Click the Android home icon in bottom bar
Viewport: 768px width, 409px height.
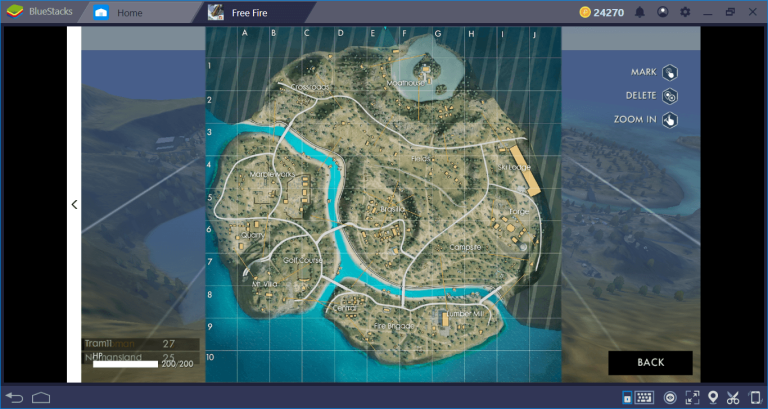pos(41,398)
